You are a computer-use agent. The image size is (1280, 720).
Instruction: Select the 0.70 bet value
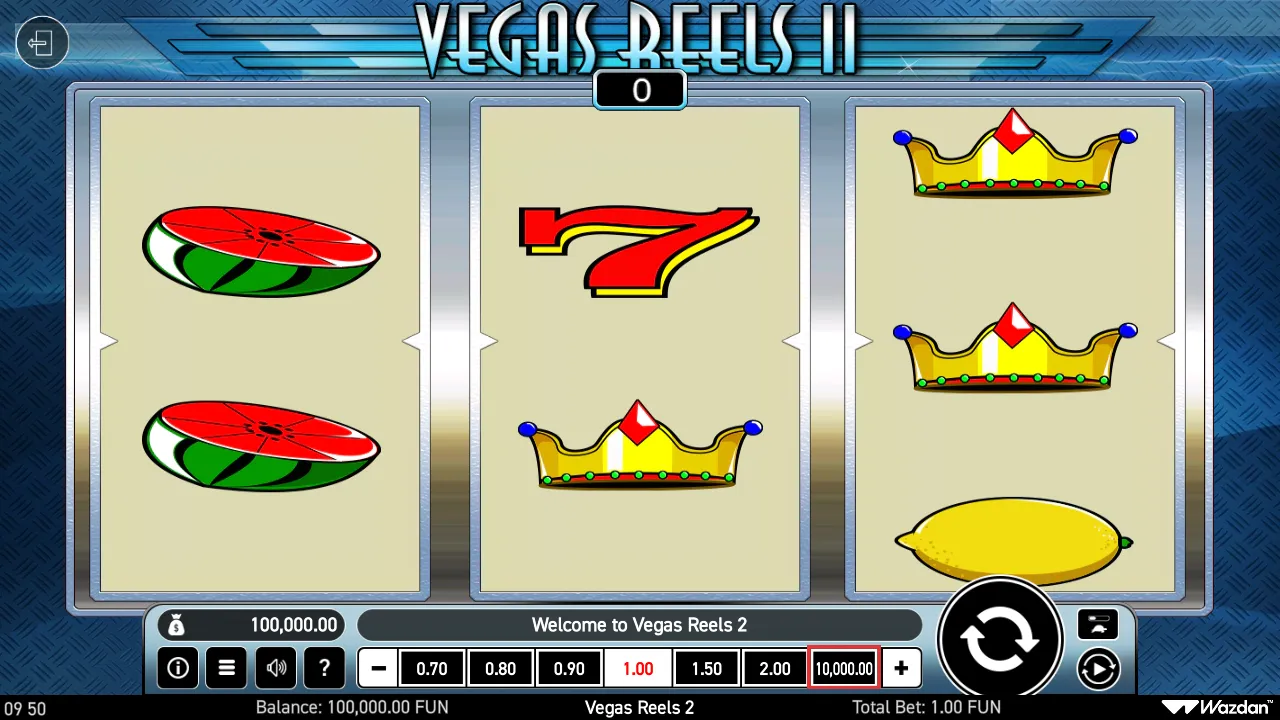click(x=432, y=668)
